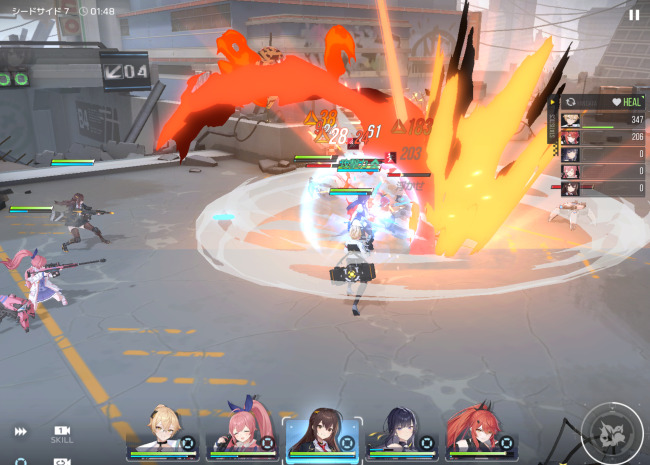Activate the round ultimate skill button
This screenshot has width=650, height=465.
pos(611,433)
